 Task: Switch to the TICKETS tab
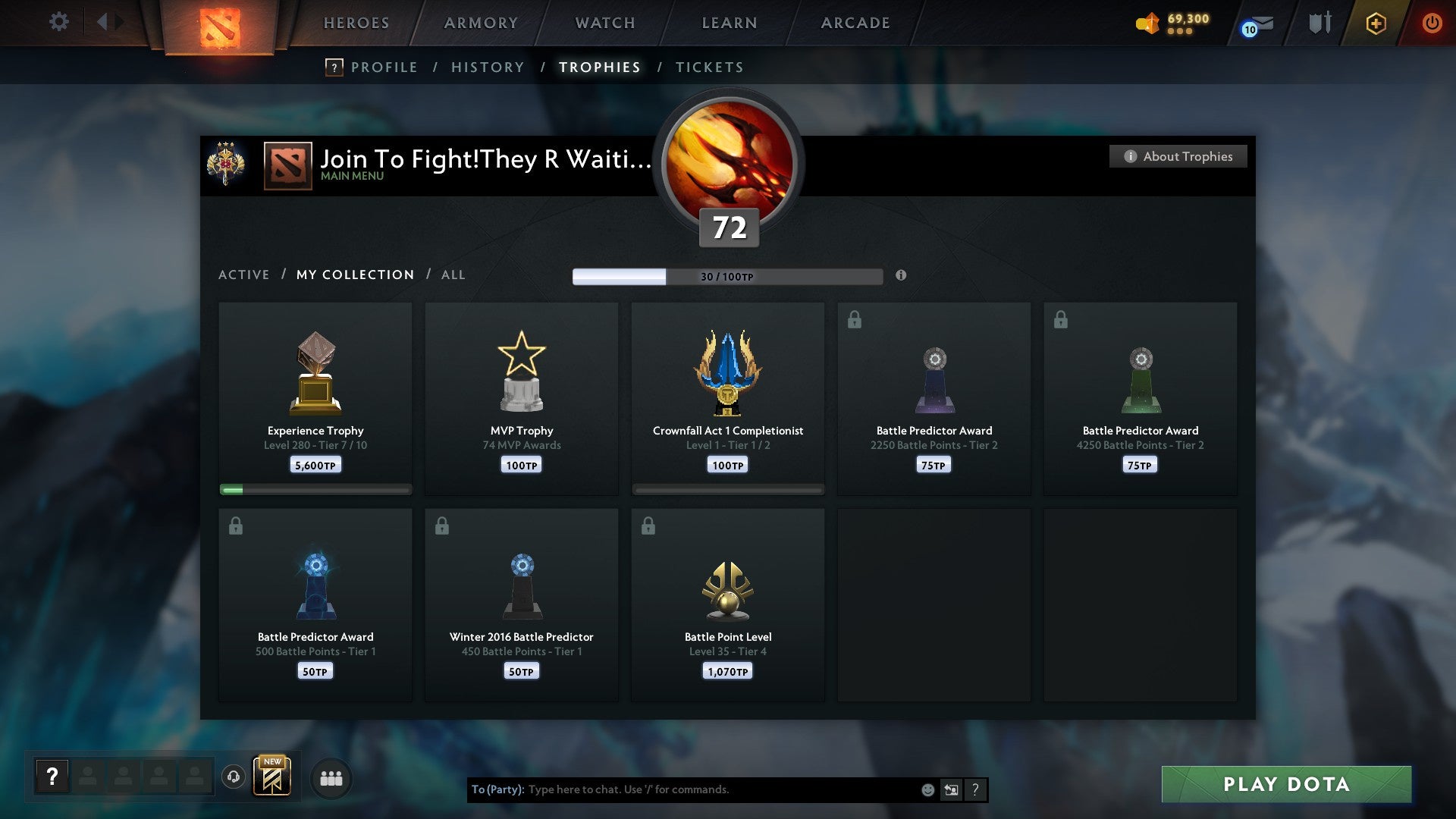tap(709, 67)
